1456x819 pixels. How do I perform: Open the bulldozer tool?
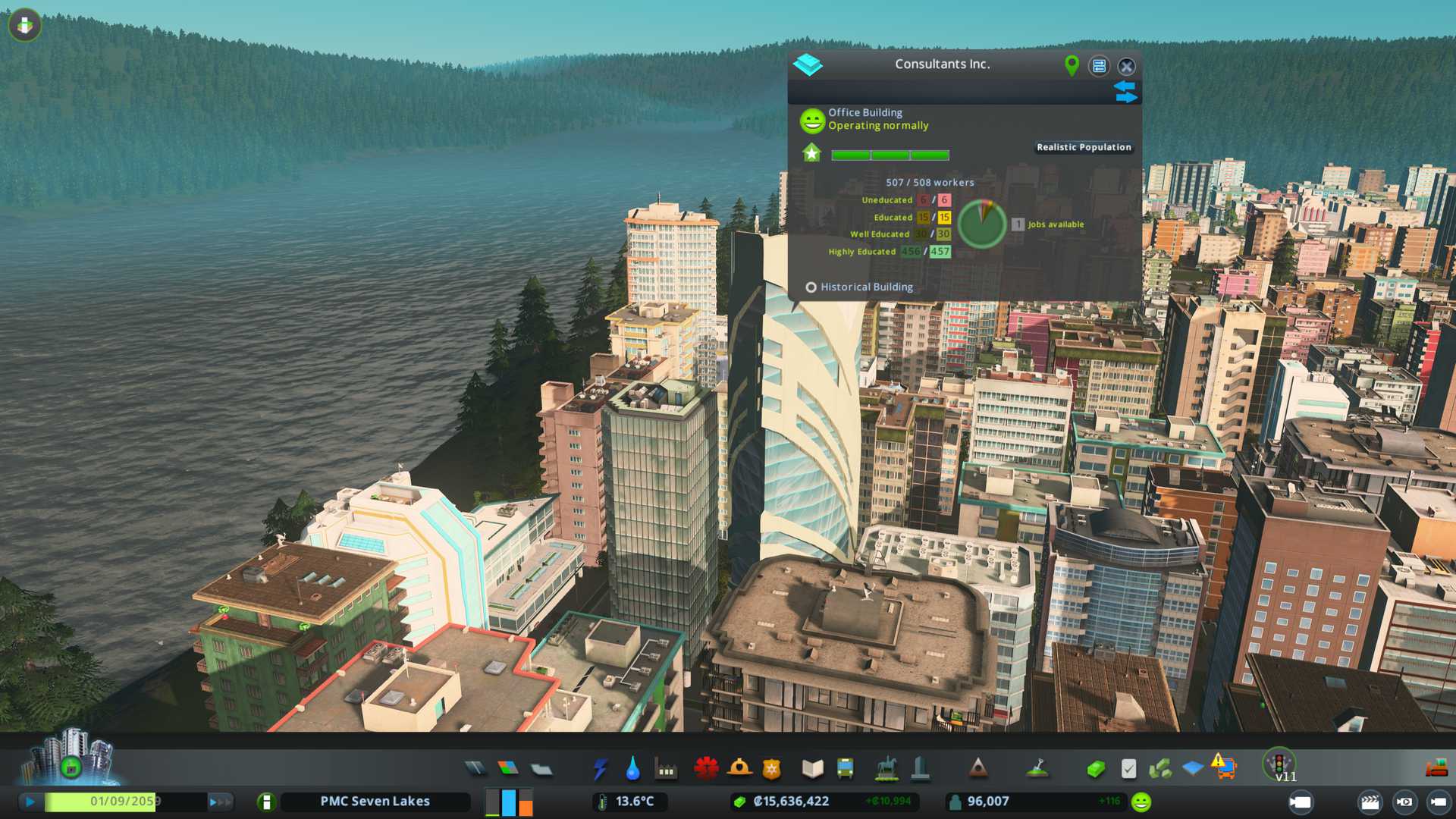click(1436, 769)
